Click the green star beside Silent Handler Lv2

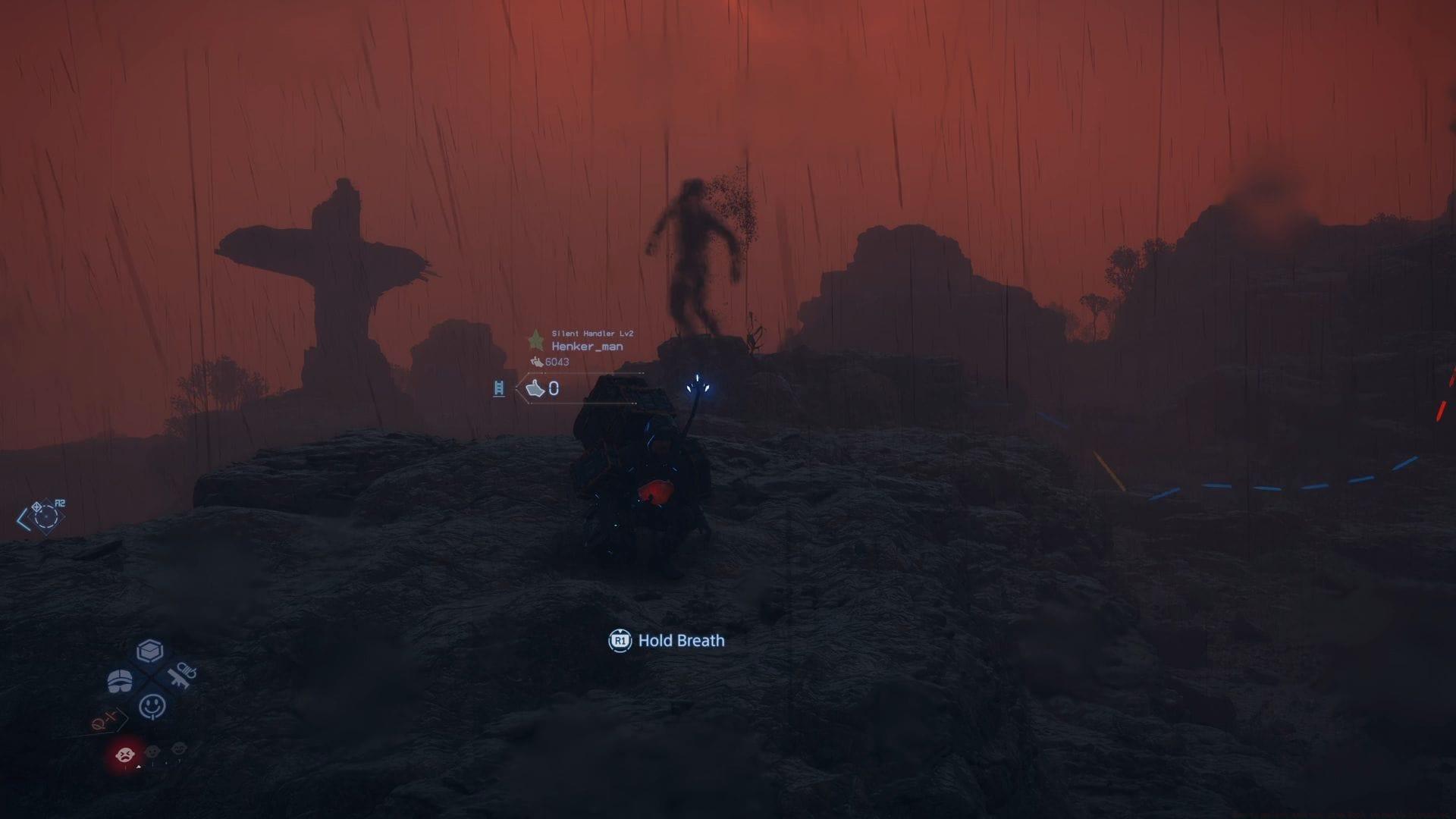pos(535,339)
